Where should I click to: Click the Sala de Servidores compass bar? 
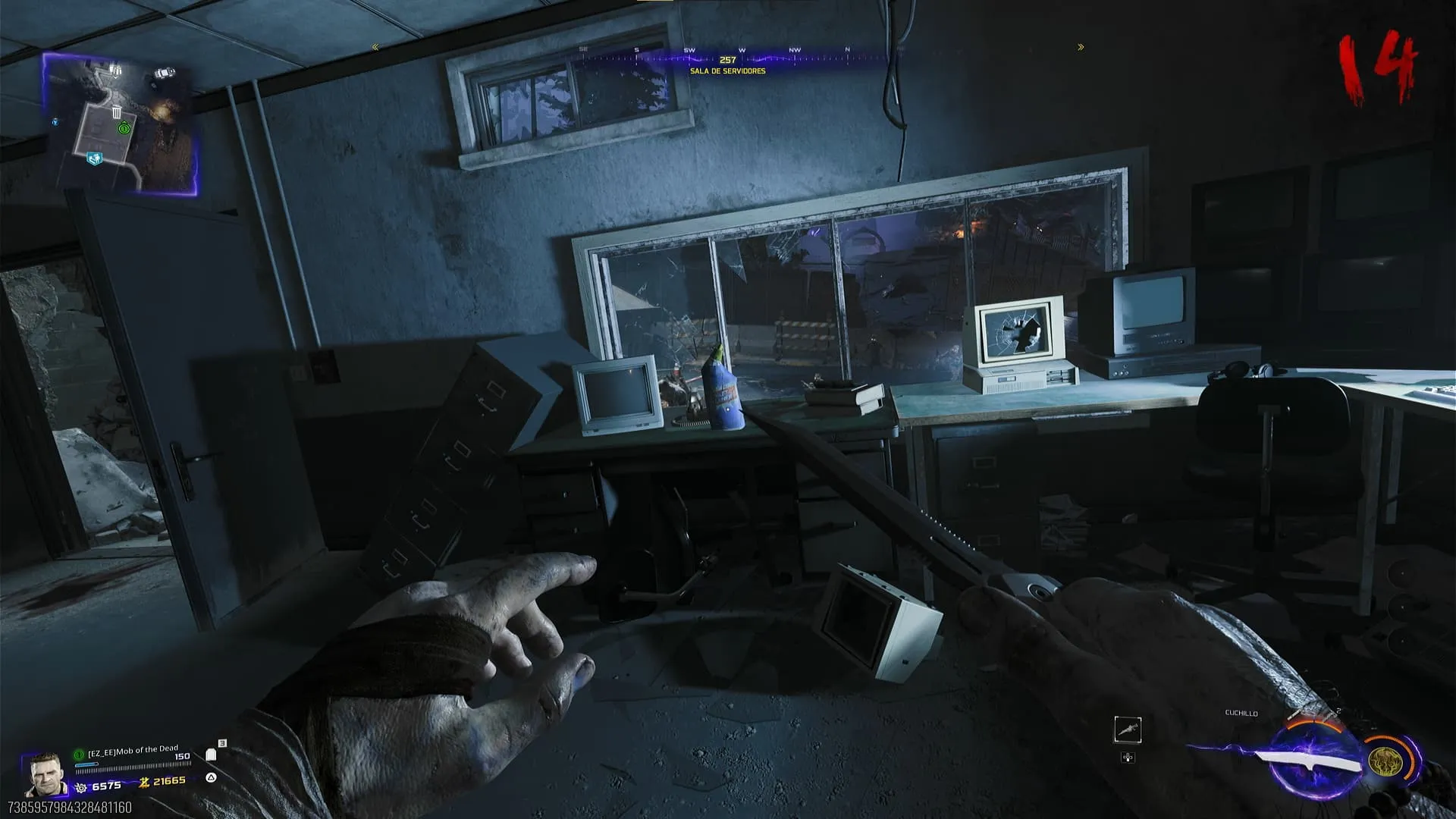click(x=728, y=59)
